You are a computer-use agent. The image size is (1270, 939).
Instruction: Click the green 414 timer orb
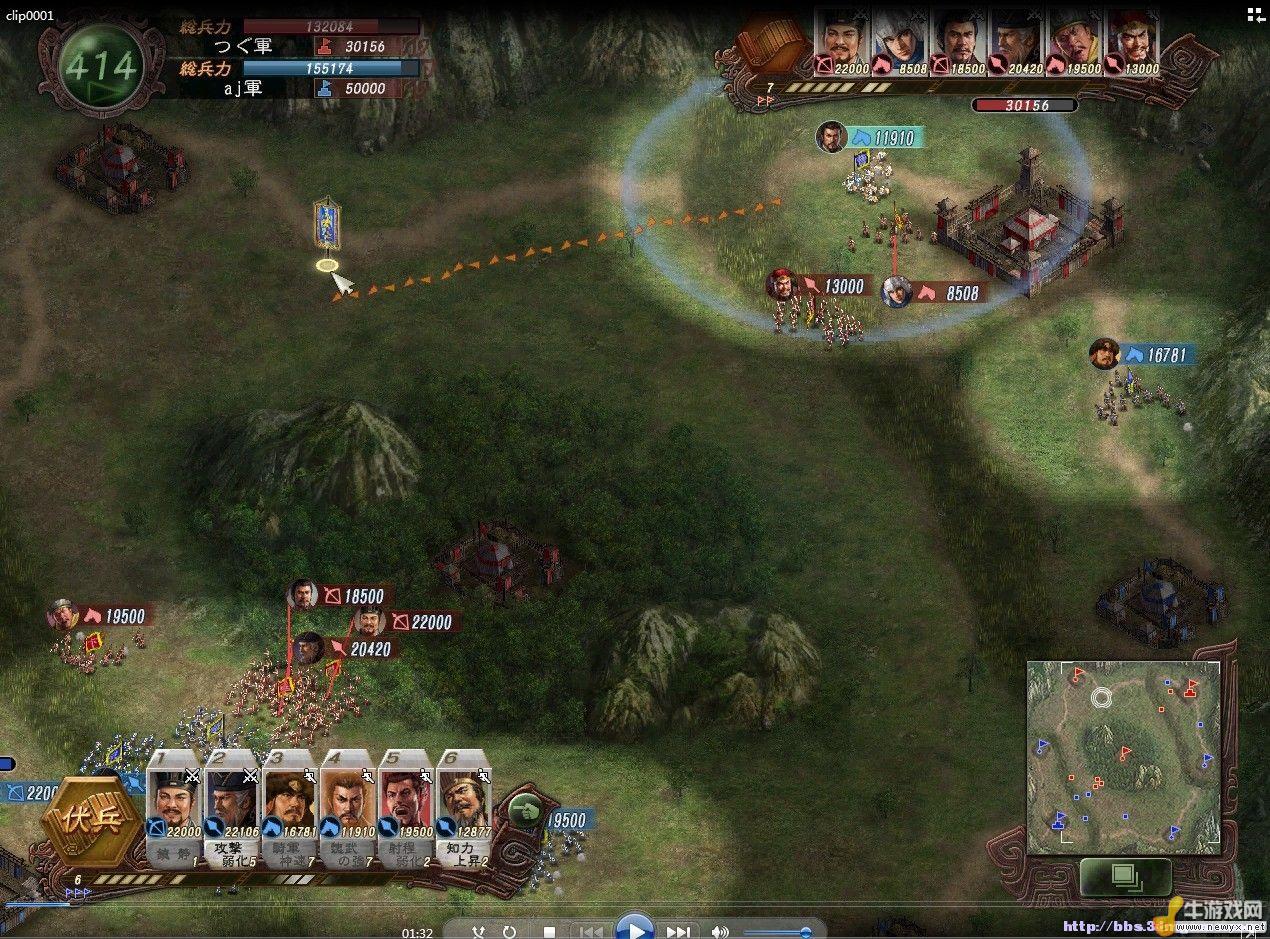[x=100, y=67]
